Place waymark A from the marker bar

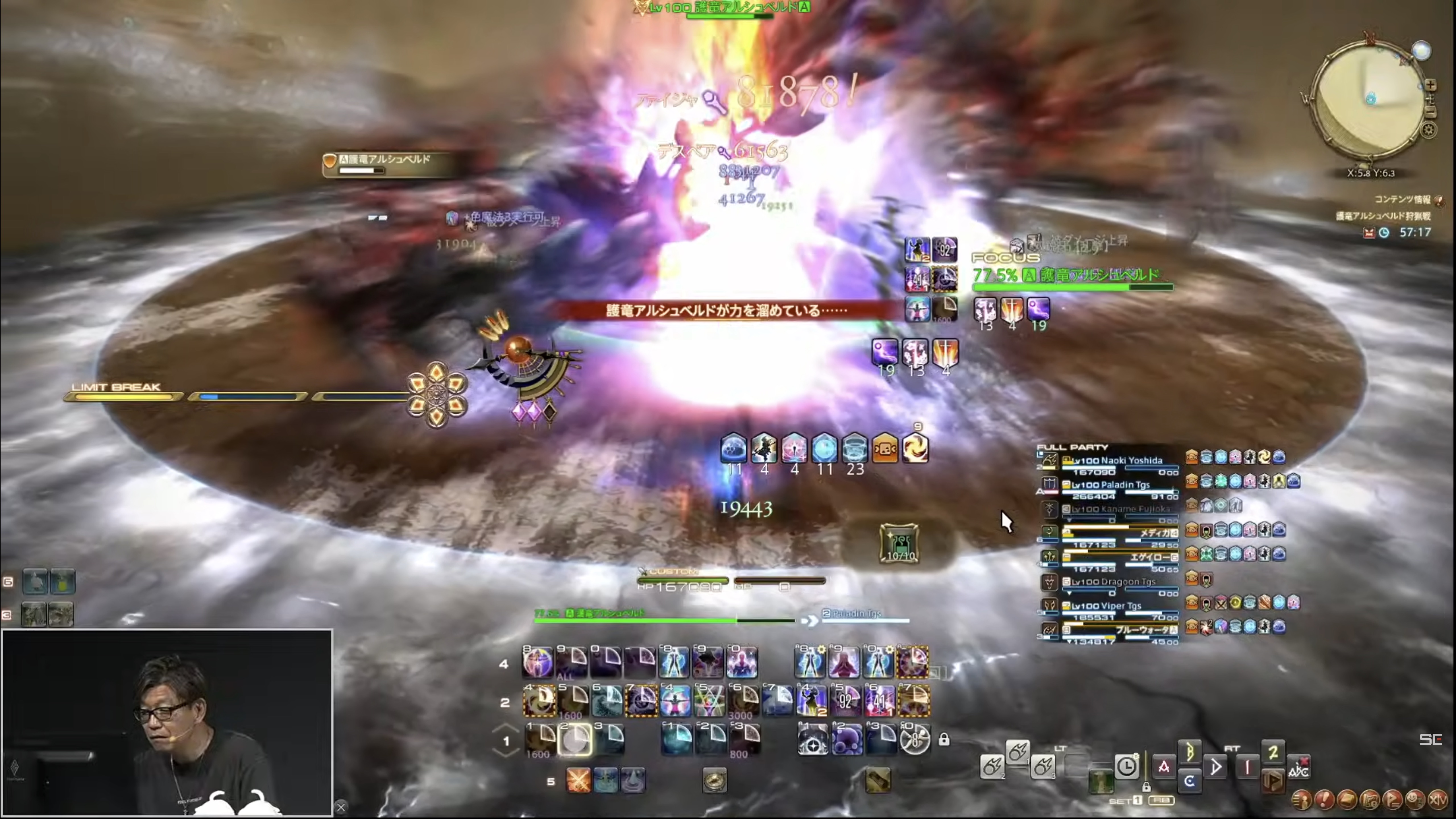point(1164,767)
